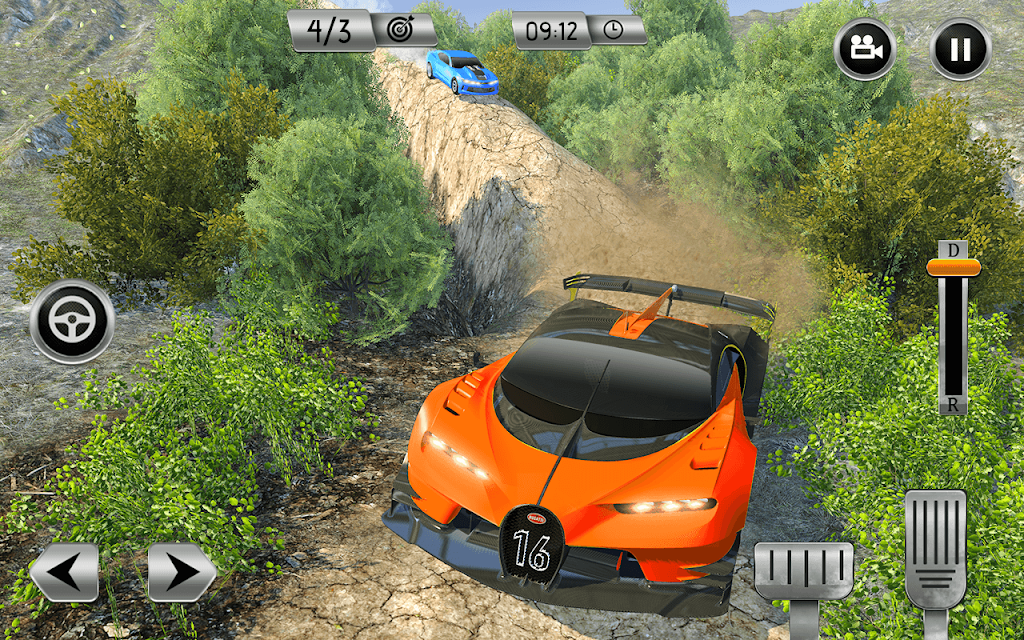Switch camera view using the camera icon
Image resolution: width=1024 pixels, height=640 pixels.
pyautogui.click(x=865, y=49)
